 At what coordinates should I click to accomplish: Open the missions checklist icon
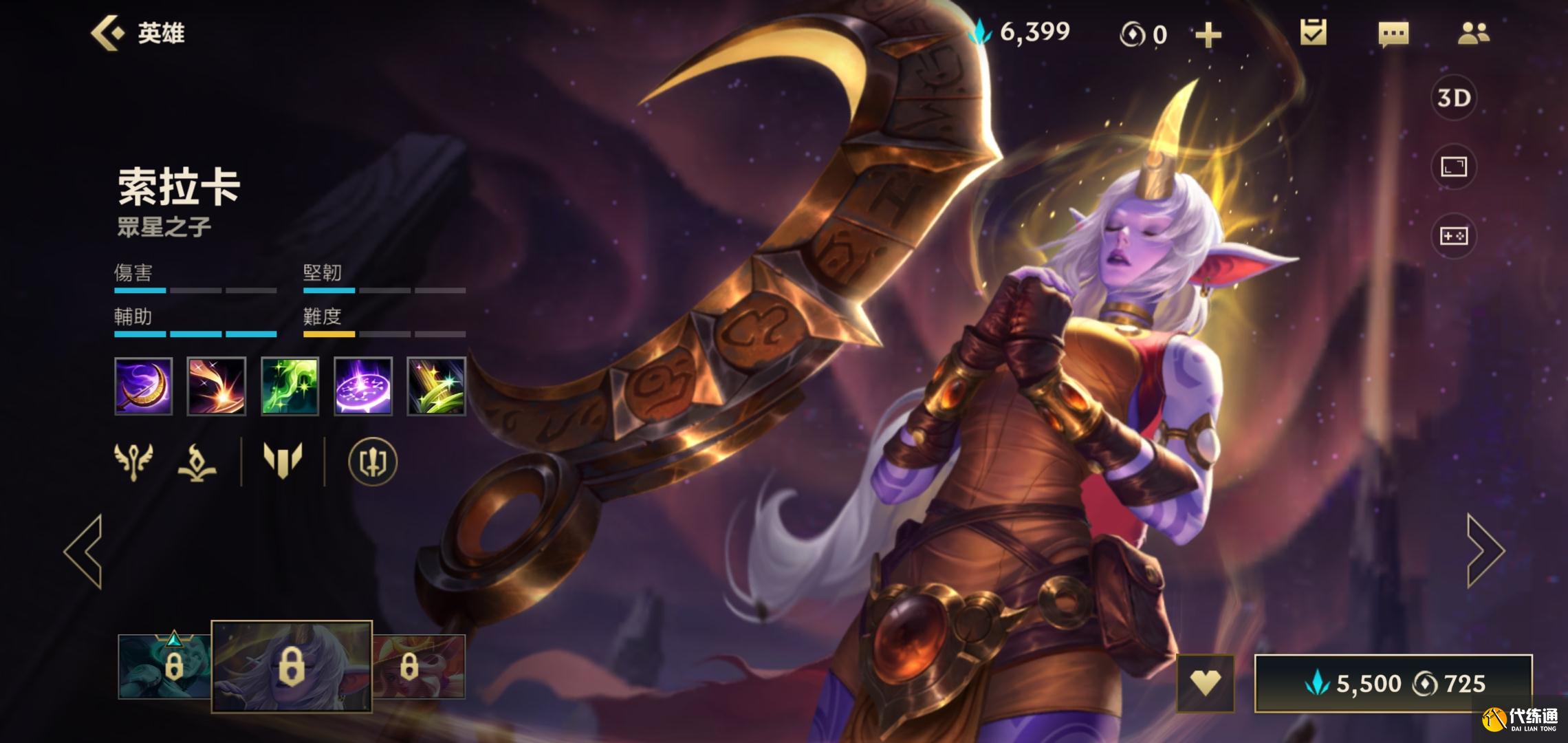1313,33
